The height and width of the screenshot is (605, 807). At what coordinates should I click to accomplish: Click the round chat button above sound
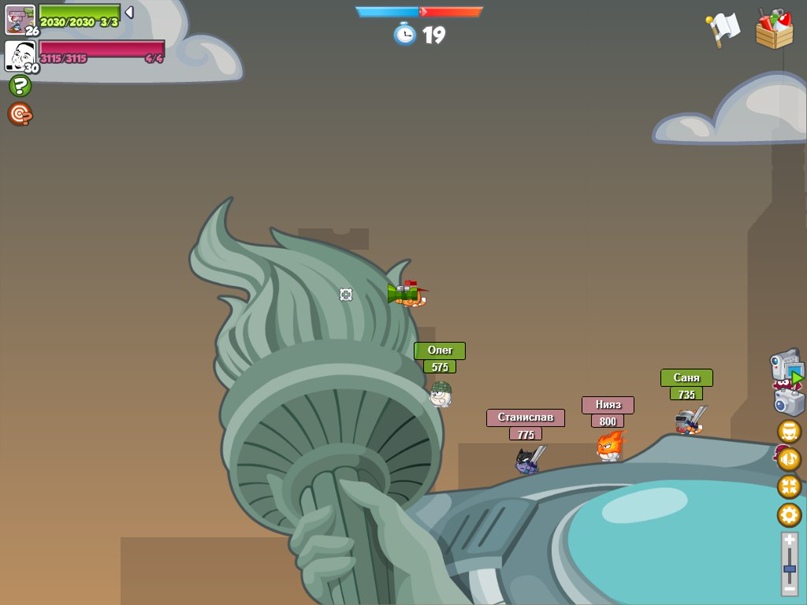coord(789,431)
